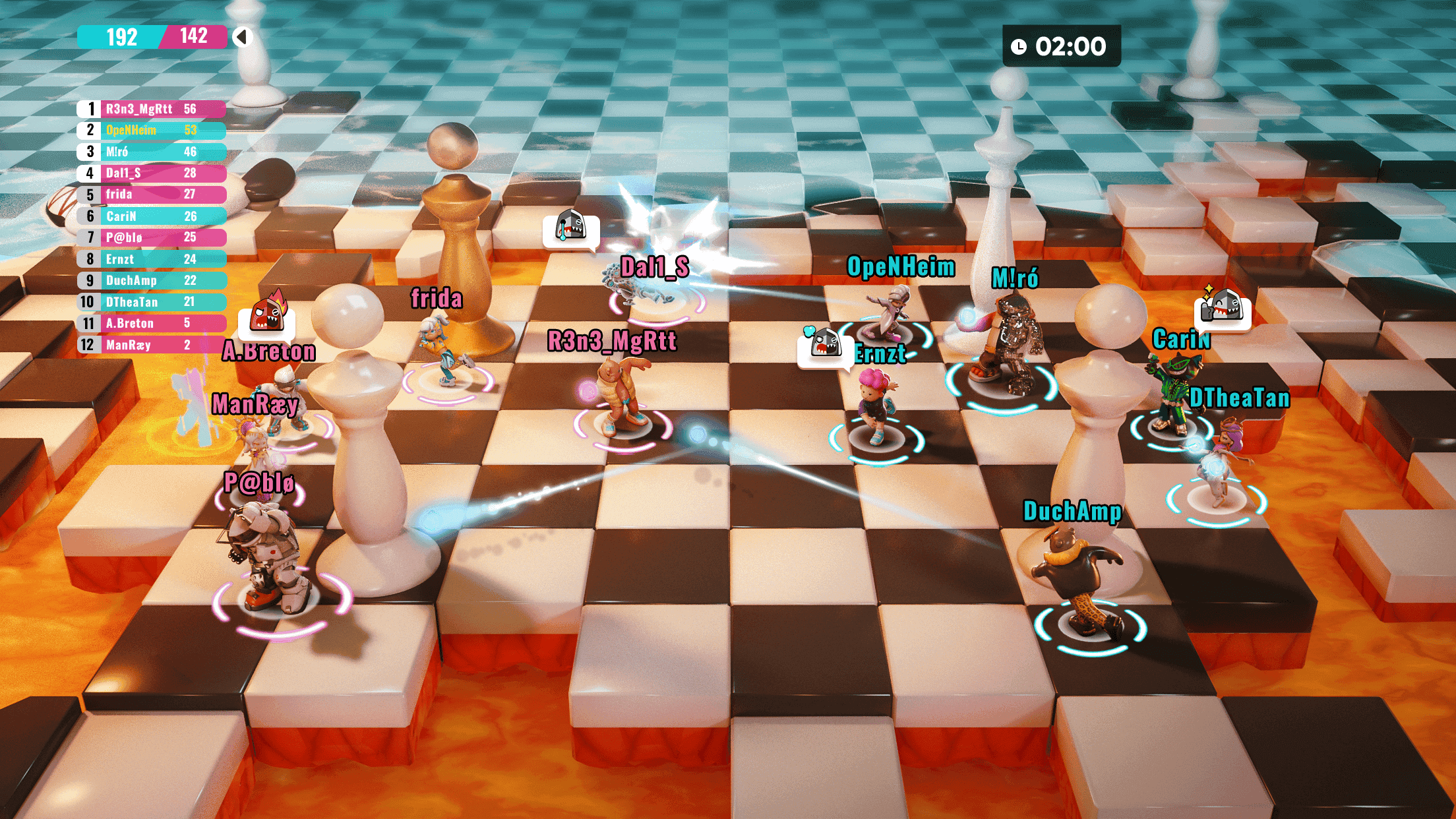
Task: Click Dal1_S's row in the ranking list
Action: click(x=152, y=173)
